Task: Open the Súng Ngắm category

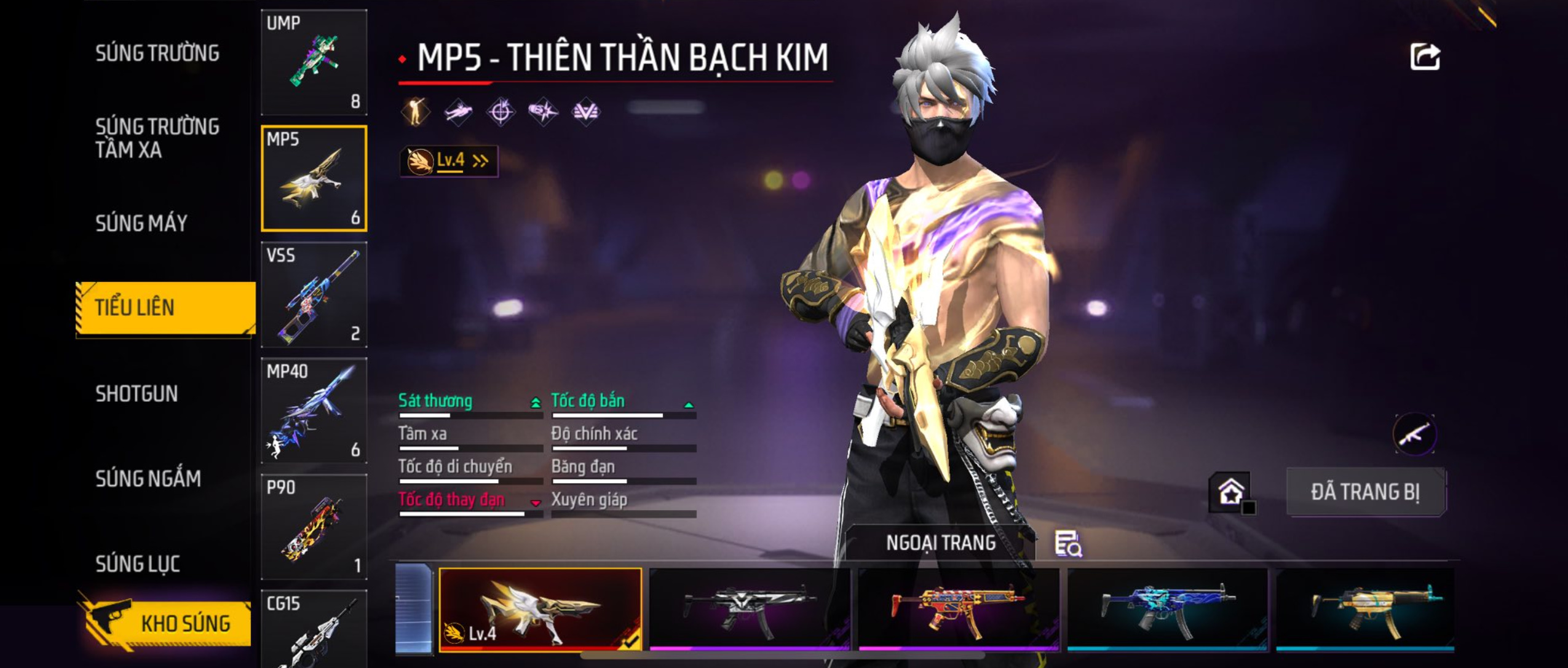Action: (148, 479)
